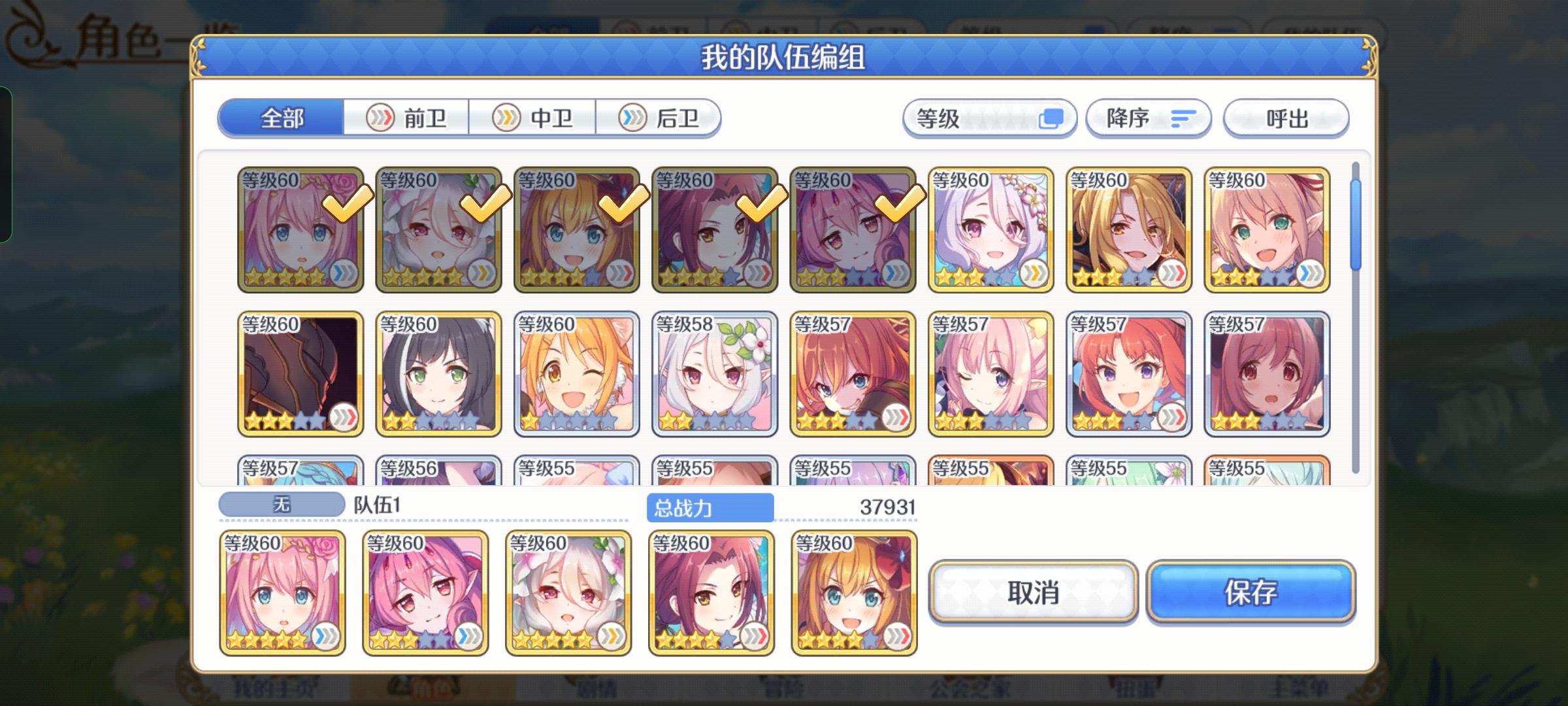Click the 呼出 button
Image resolution: width=1568 pixels, height=706 pixels.
tap(1284, 118)
